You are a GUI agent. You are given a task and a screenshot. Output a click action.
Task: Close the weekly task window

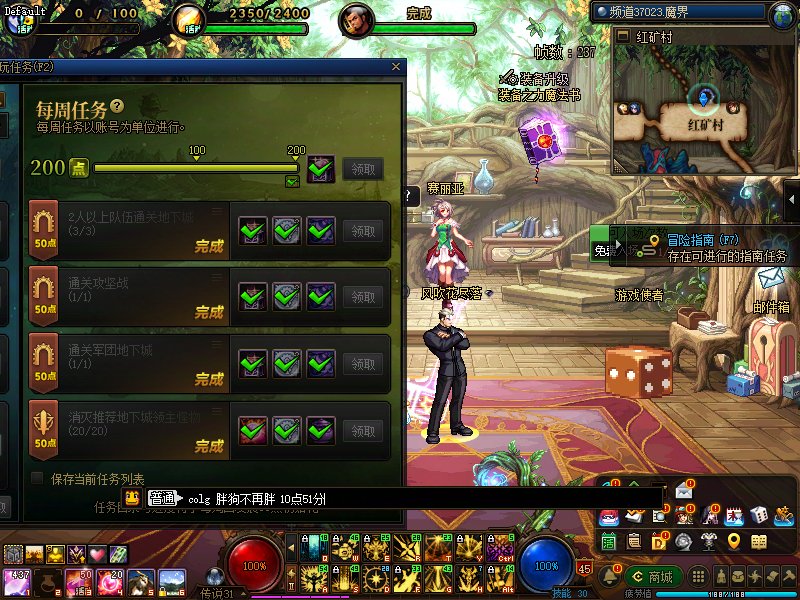click(397, 67)
